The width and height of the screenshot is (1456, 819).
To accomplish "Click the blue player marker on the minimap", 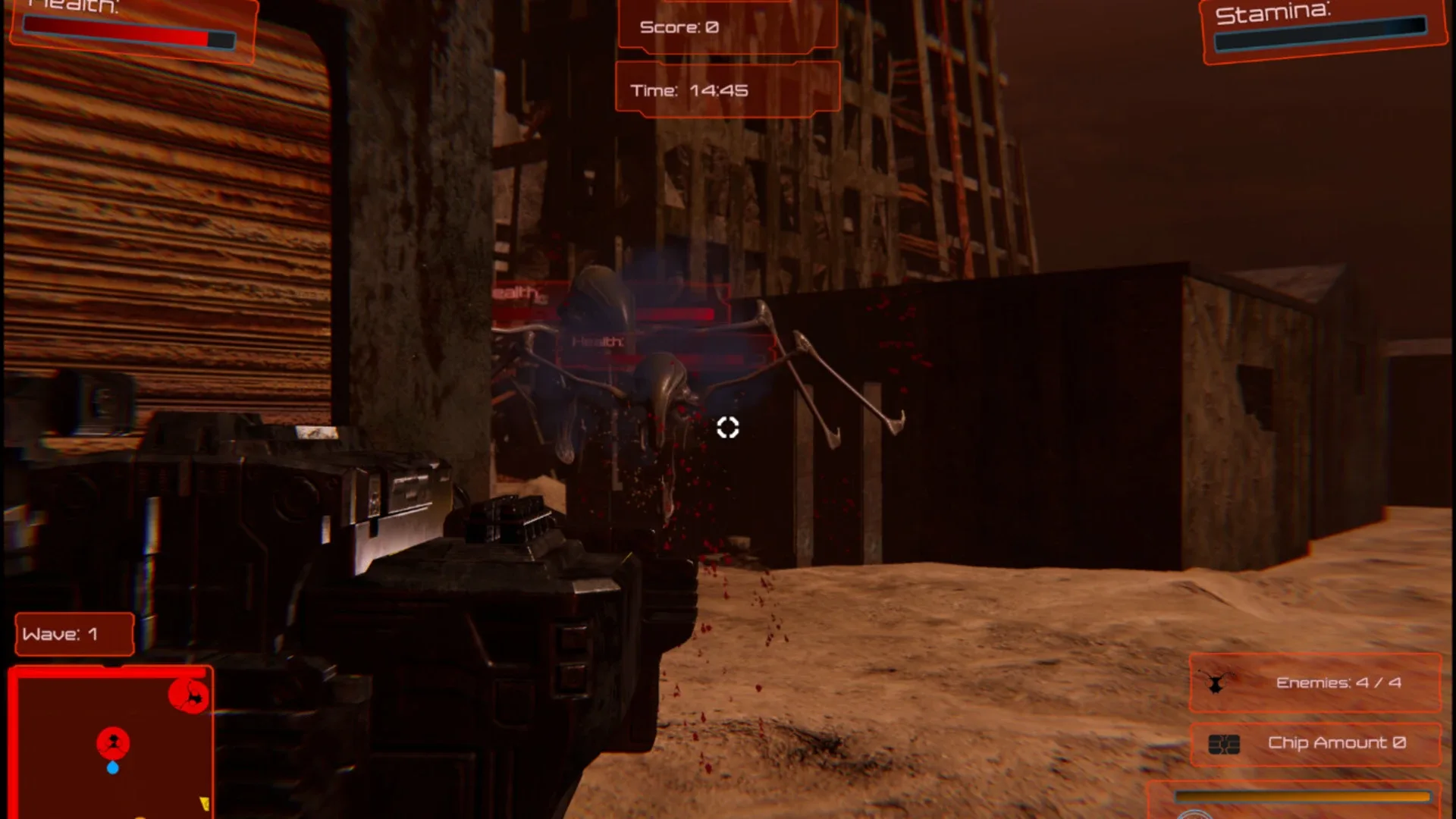I will coord(114,767).
